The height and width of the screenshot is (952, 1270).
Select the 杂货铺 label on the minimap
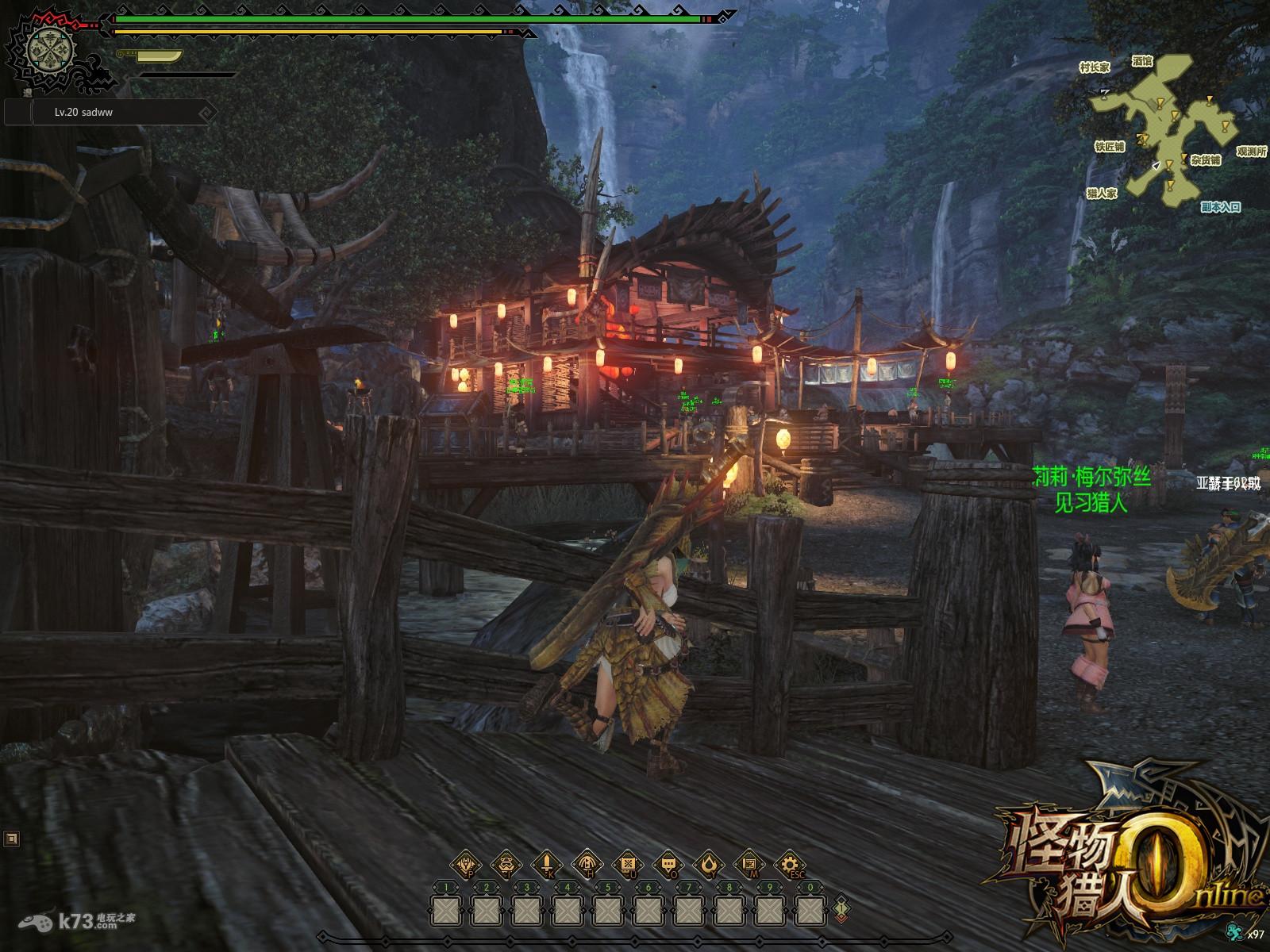pyautogui.click(x=1205, y=160)
